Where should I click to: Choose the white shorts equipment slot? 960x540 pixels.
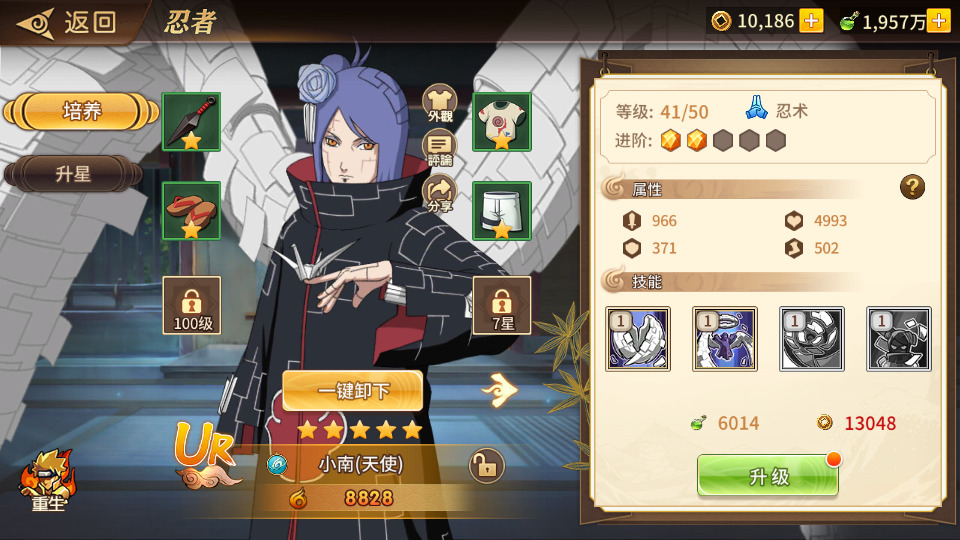tap(501, 210)
